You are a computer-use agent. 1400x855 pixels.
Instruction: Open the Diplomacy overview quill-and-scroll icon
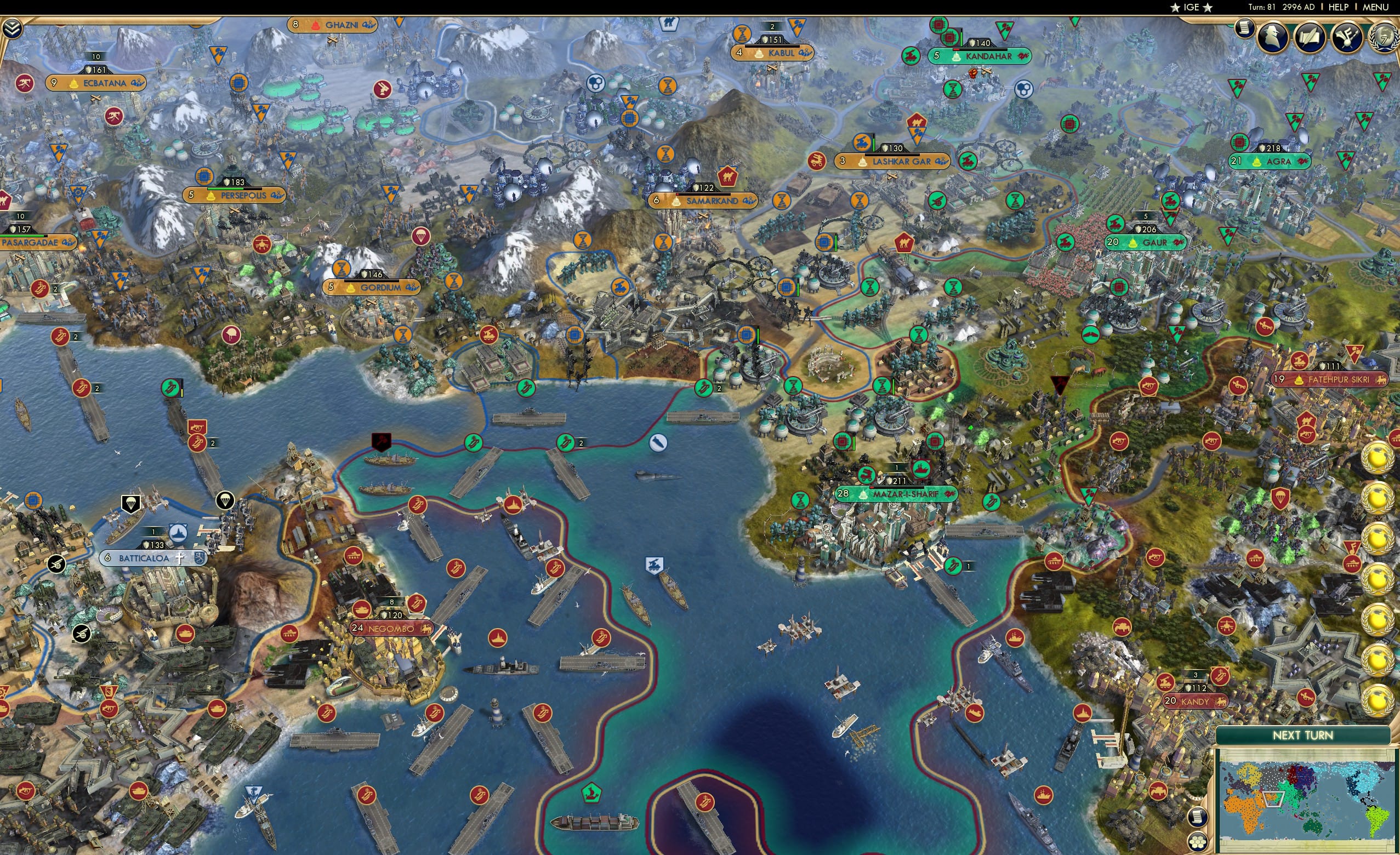click(1310, 36)
